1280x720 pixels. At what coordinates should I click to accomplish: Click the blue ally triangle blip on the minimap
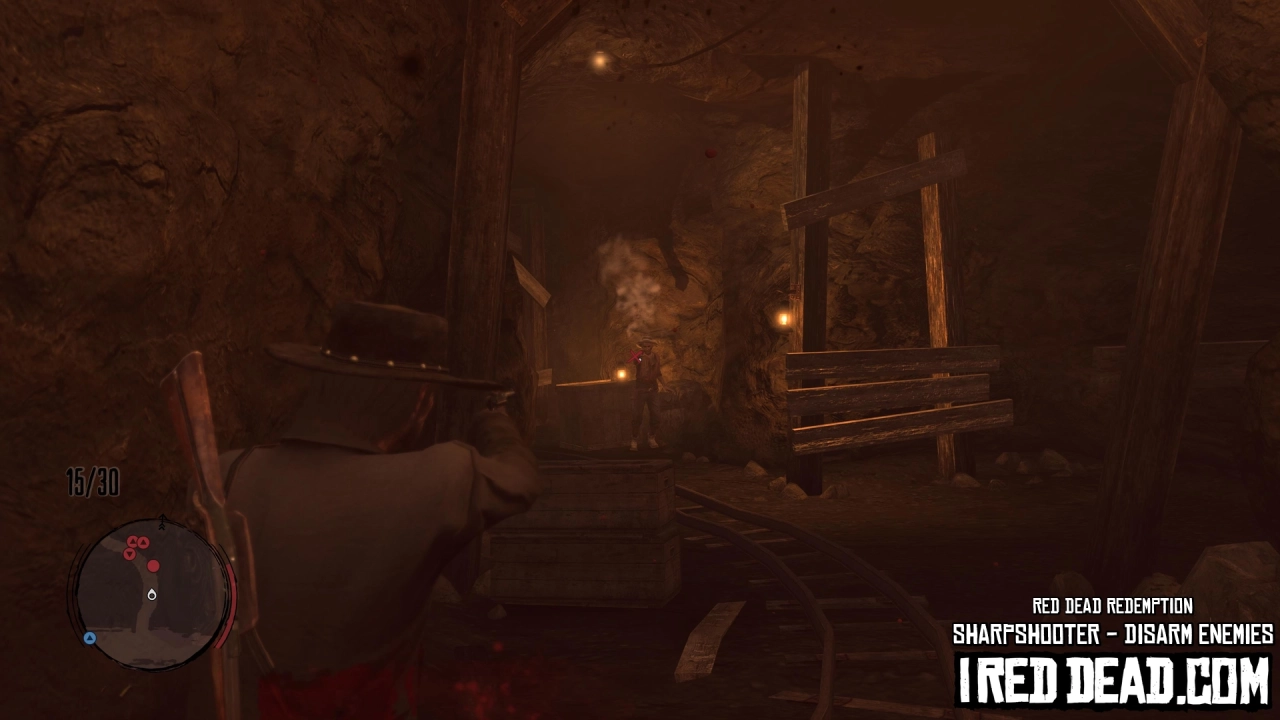[x=90, y=637]
